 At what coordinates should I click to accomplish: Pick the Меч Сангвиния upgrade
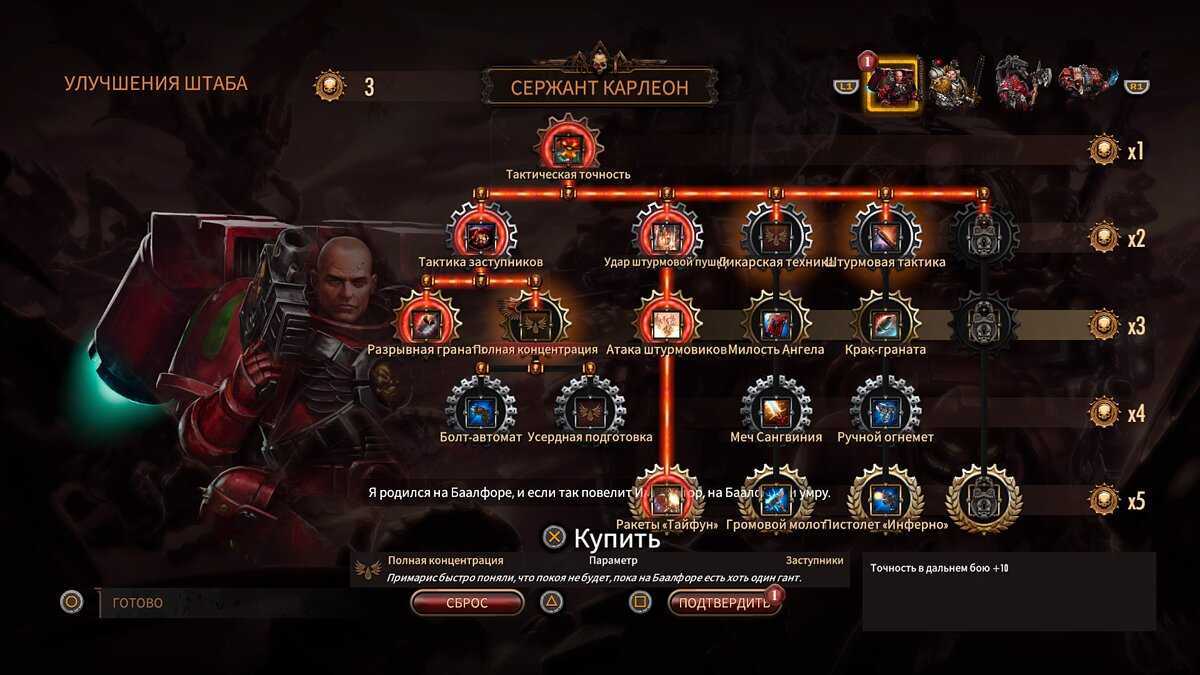pyautogui.click(x=776, y=409)
